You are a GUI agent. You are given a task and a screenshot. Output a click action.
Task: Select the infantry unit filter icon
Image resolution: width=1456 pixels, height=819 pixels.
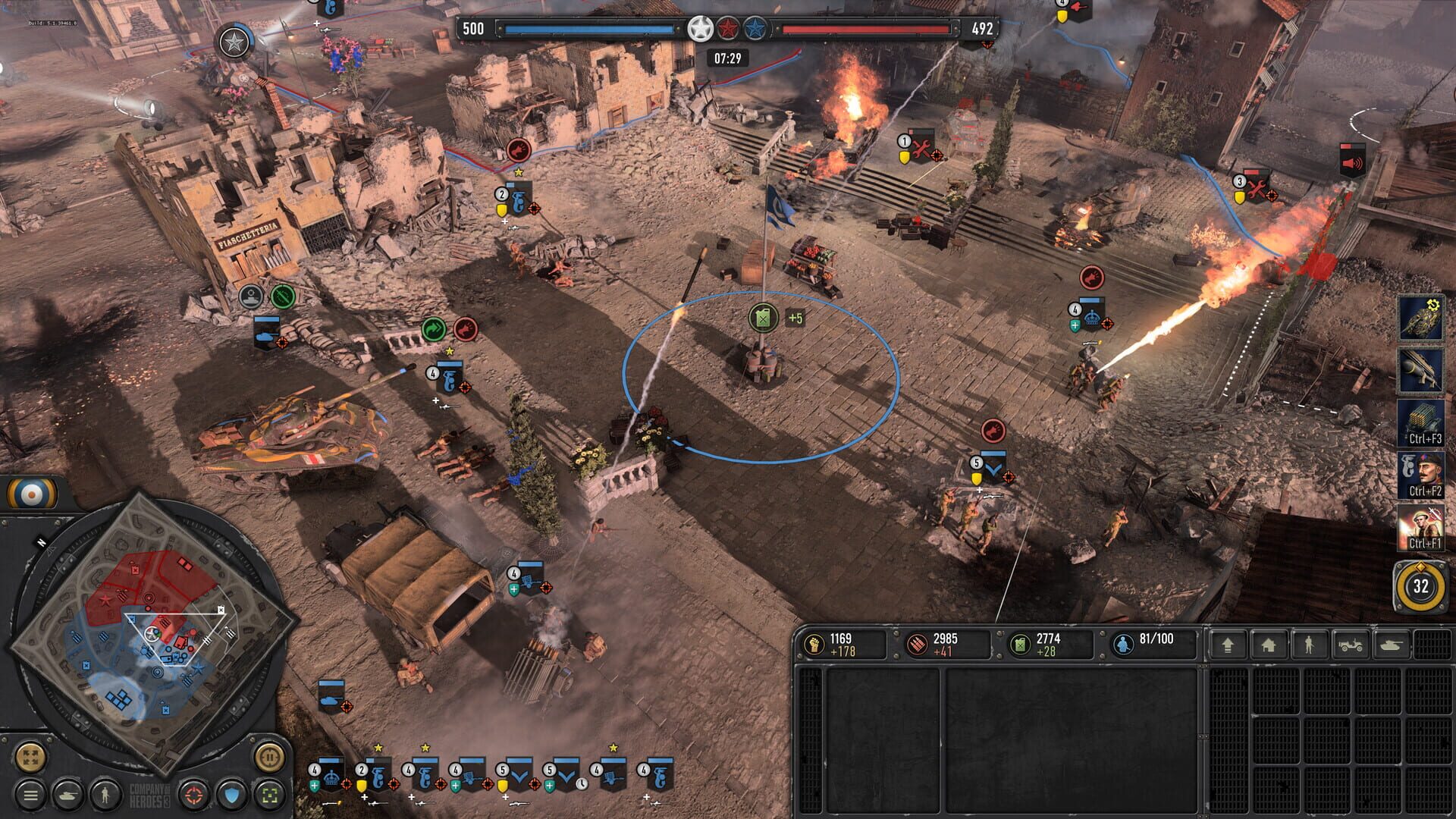[104, 795]
